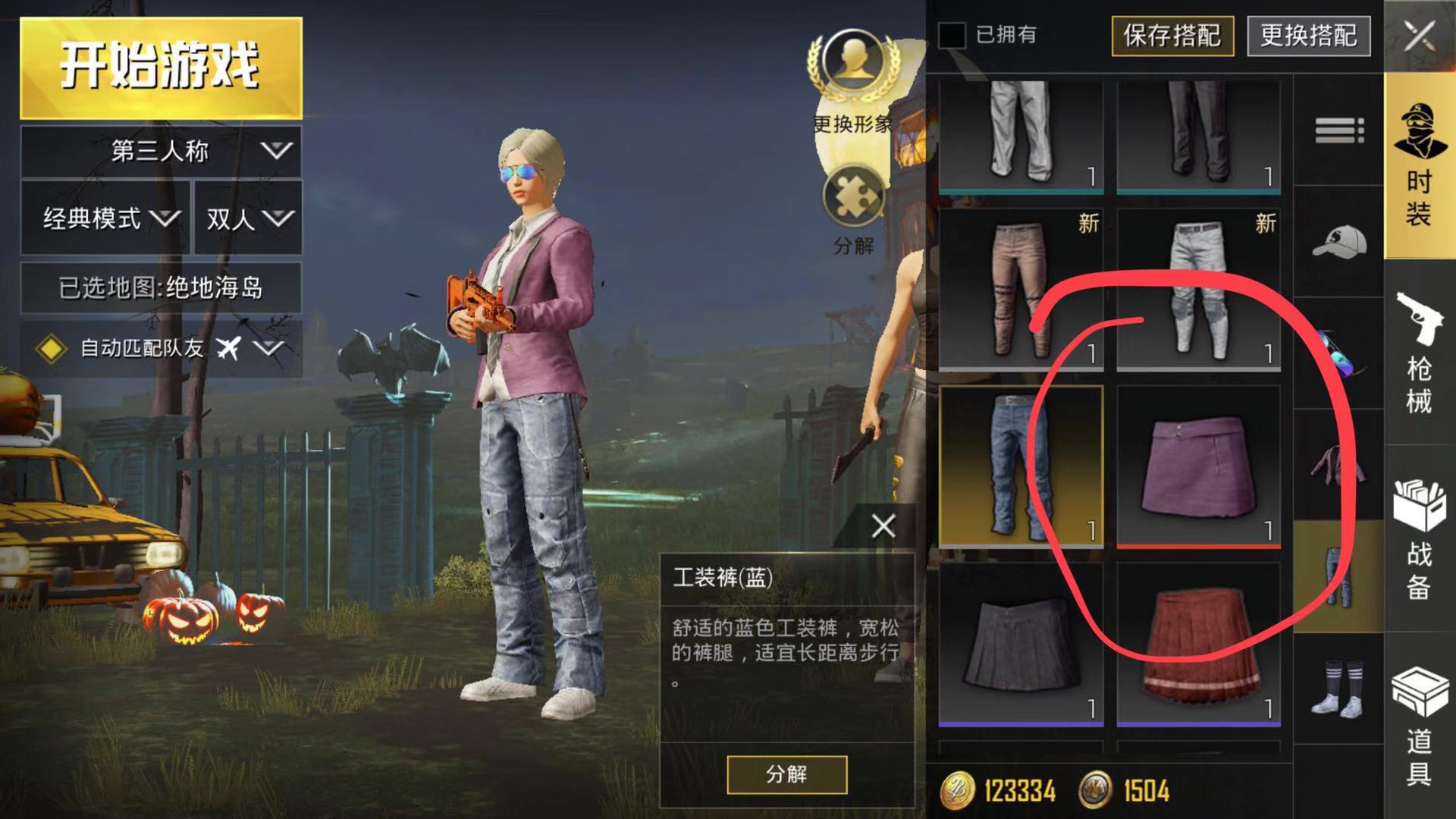Image resolution: width=1456 pixels, height=819 pixels.
Task: Close the wardrobe with crossed knives icon
Action: (1420, 36)
